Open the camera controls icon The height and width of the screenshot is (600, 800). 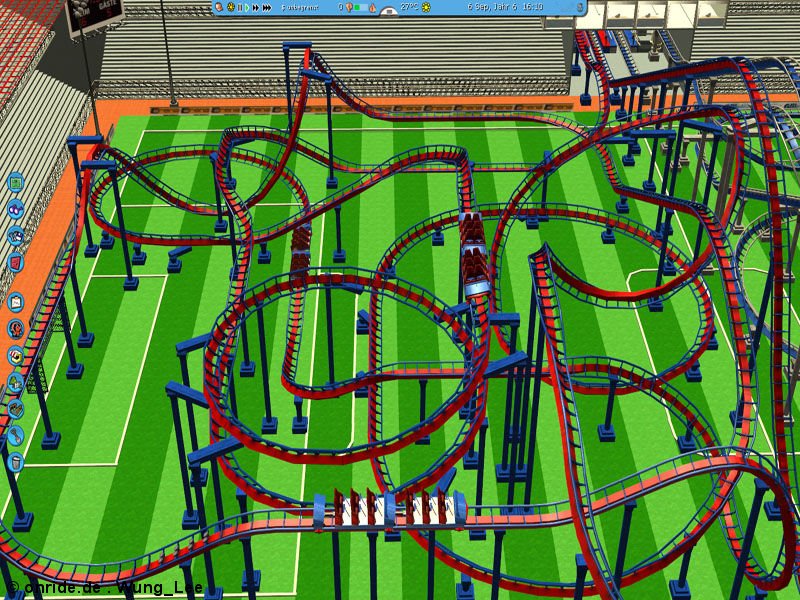(15, 237)
